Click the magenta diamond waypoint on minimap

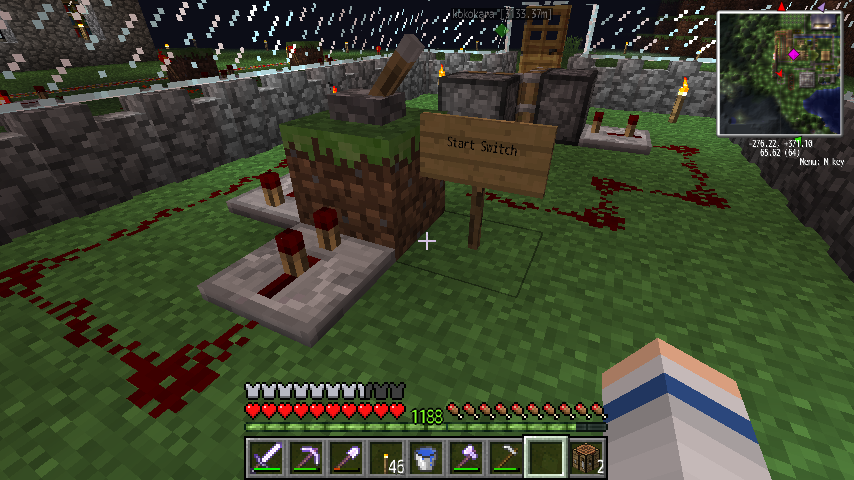pos(795,54)
